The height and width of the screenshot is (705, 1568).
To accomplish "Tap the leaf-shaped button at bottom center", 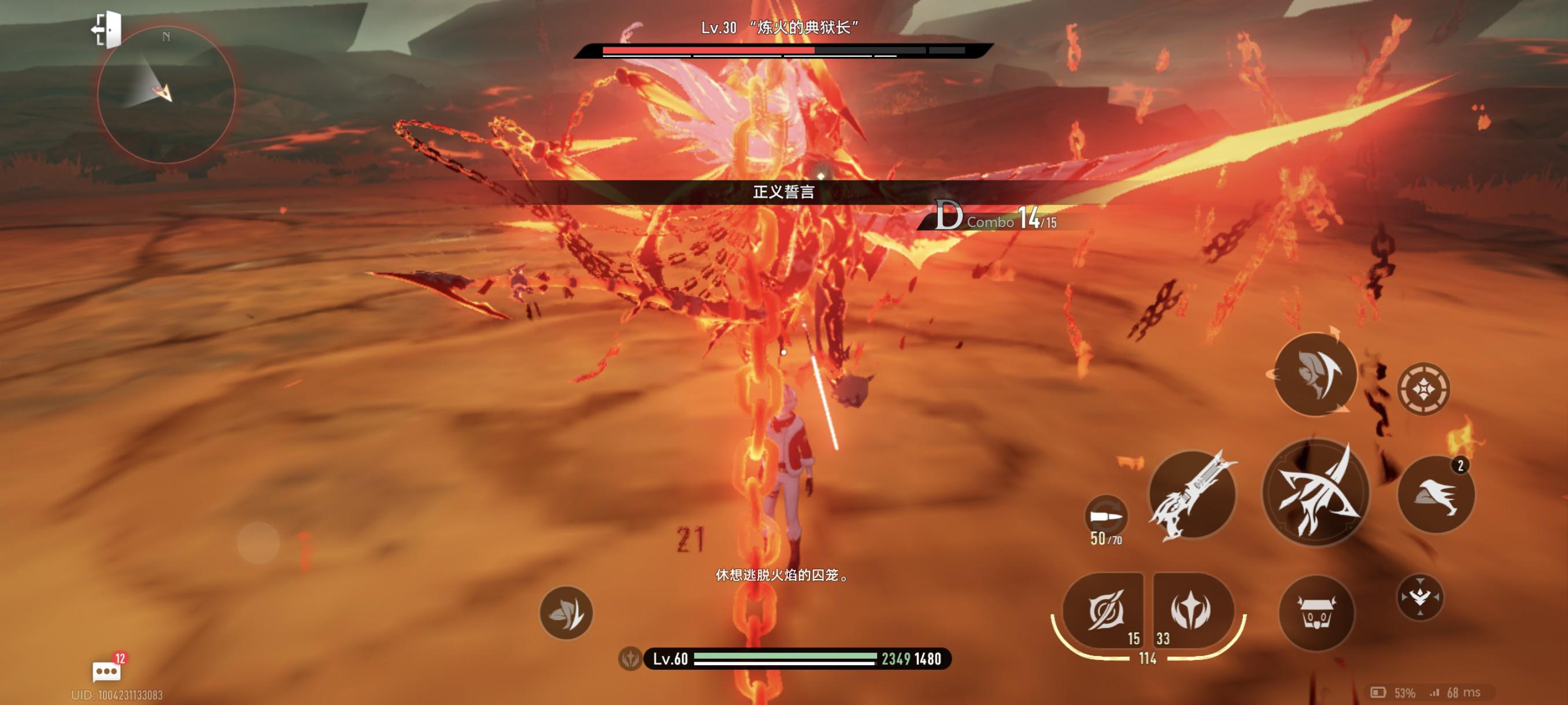I will click(x=566, y=613).
